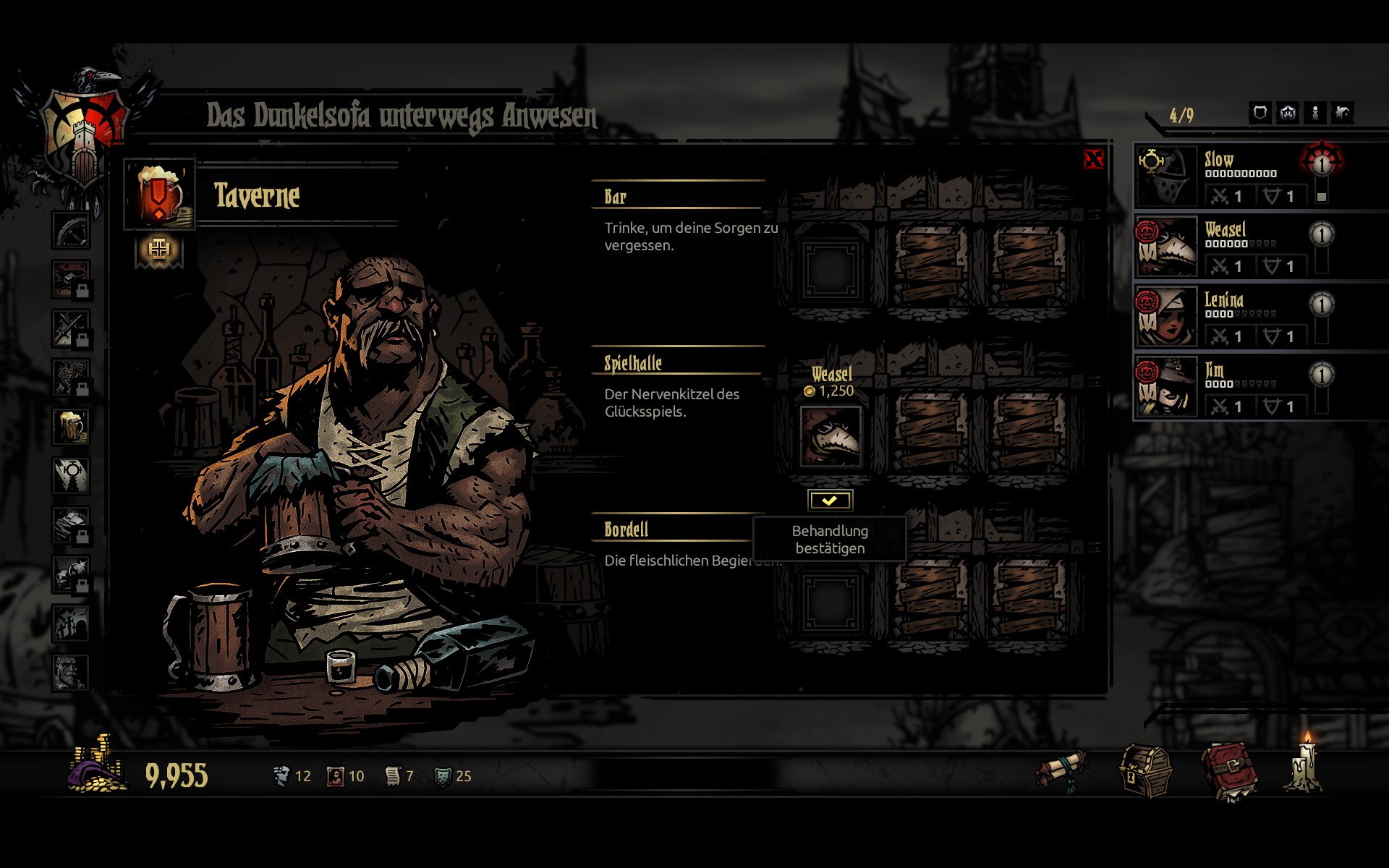Click the candle icon in bottom bar

[1306, 765]
